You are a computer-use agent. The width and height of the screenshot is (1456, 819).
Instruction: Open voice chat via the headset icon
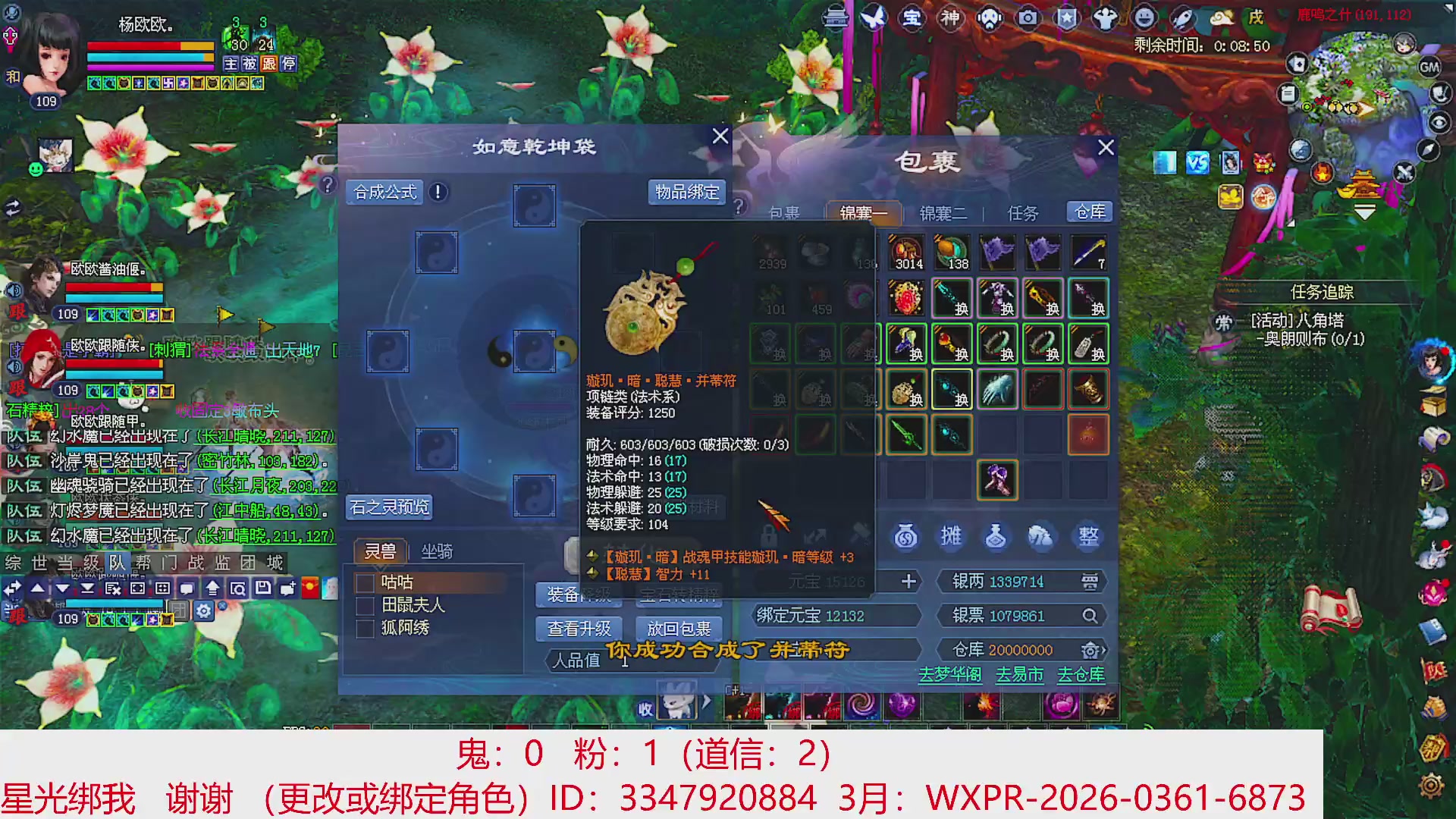point(990,19)
